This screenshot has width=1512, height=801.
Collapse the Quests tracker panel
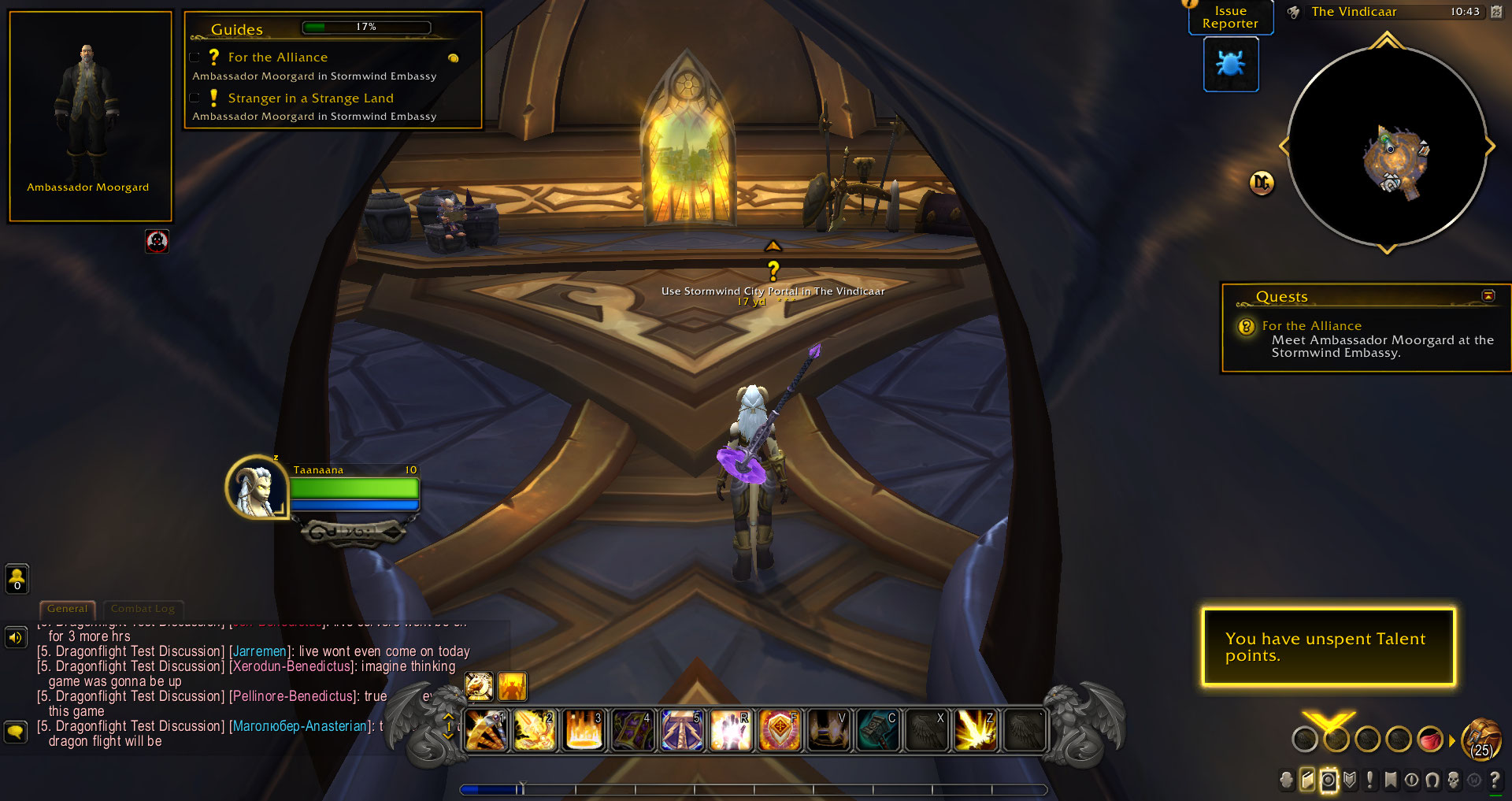(x=1488, y=296)
